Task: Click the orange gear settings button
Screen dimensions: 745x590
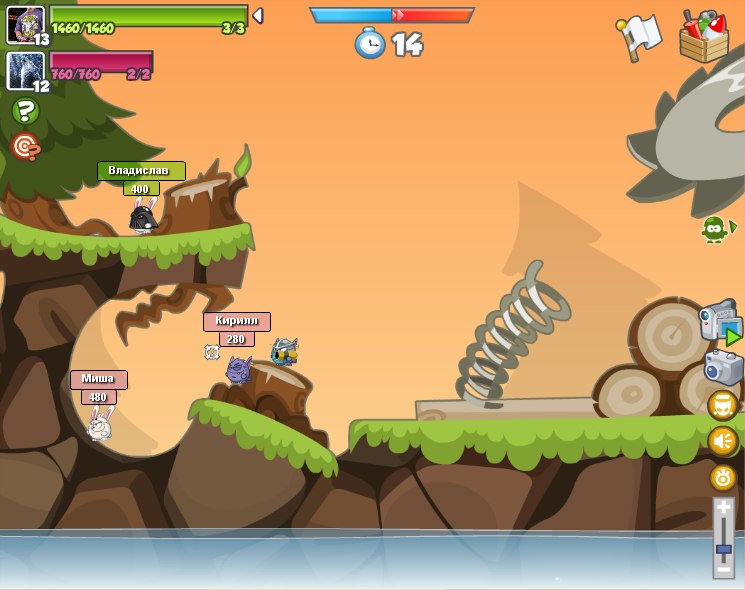Action: coord(722,477)
